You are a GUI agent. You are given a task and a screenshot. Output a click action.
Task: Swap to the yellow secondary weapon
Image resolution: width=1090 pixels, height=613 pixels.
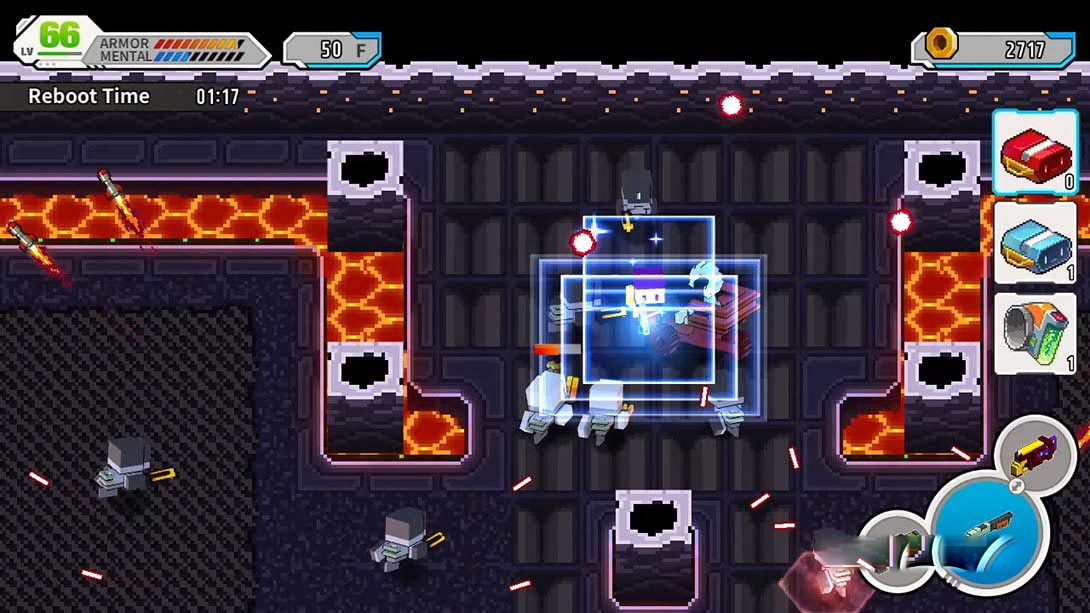coord(1034,455)
